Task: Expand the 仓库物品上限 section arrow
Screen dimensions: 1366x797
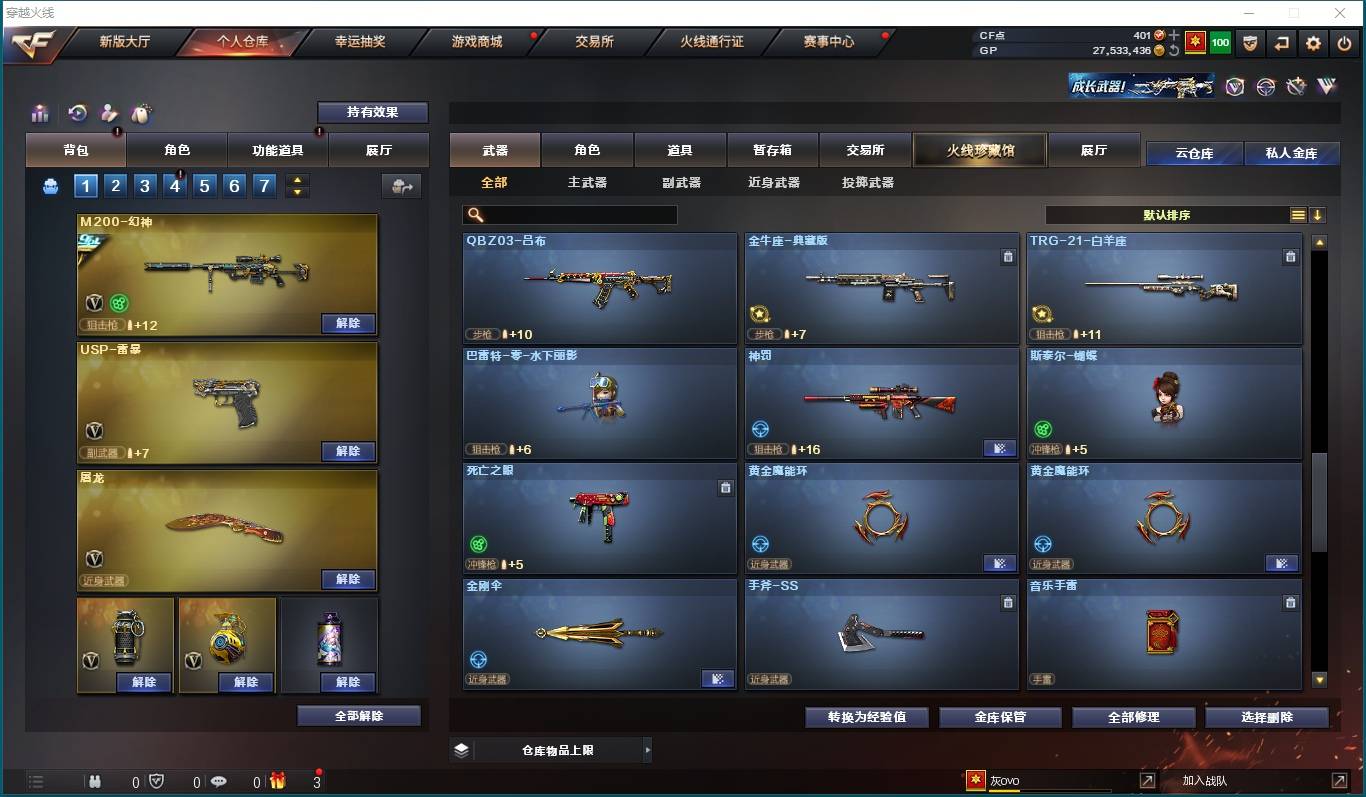Action: pos(648,749)
